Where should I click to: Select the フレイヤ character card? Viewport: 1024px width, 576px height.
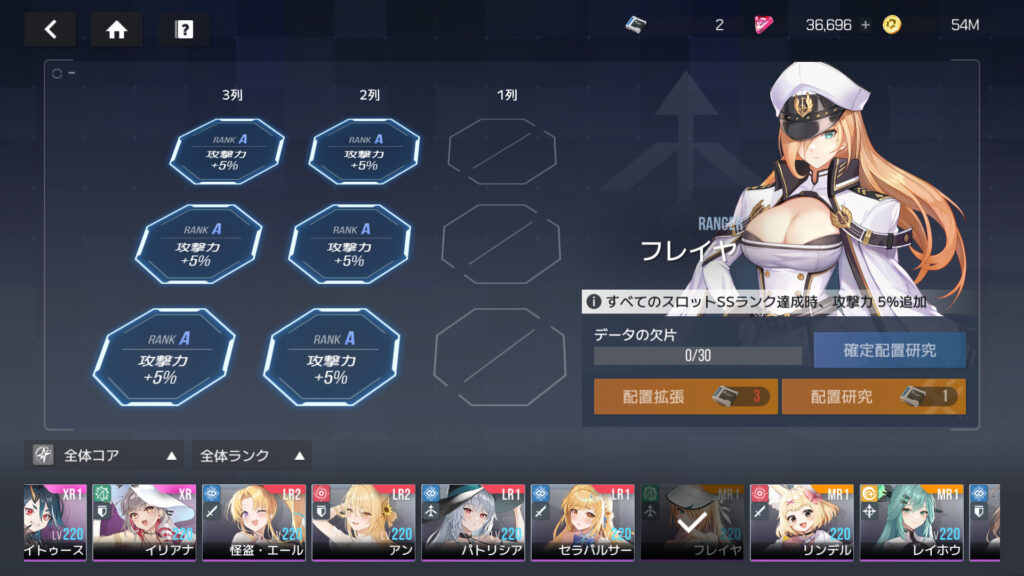[x=692, y=522]
